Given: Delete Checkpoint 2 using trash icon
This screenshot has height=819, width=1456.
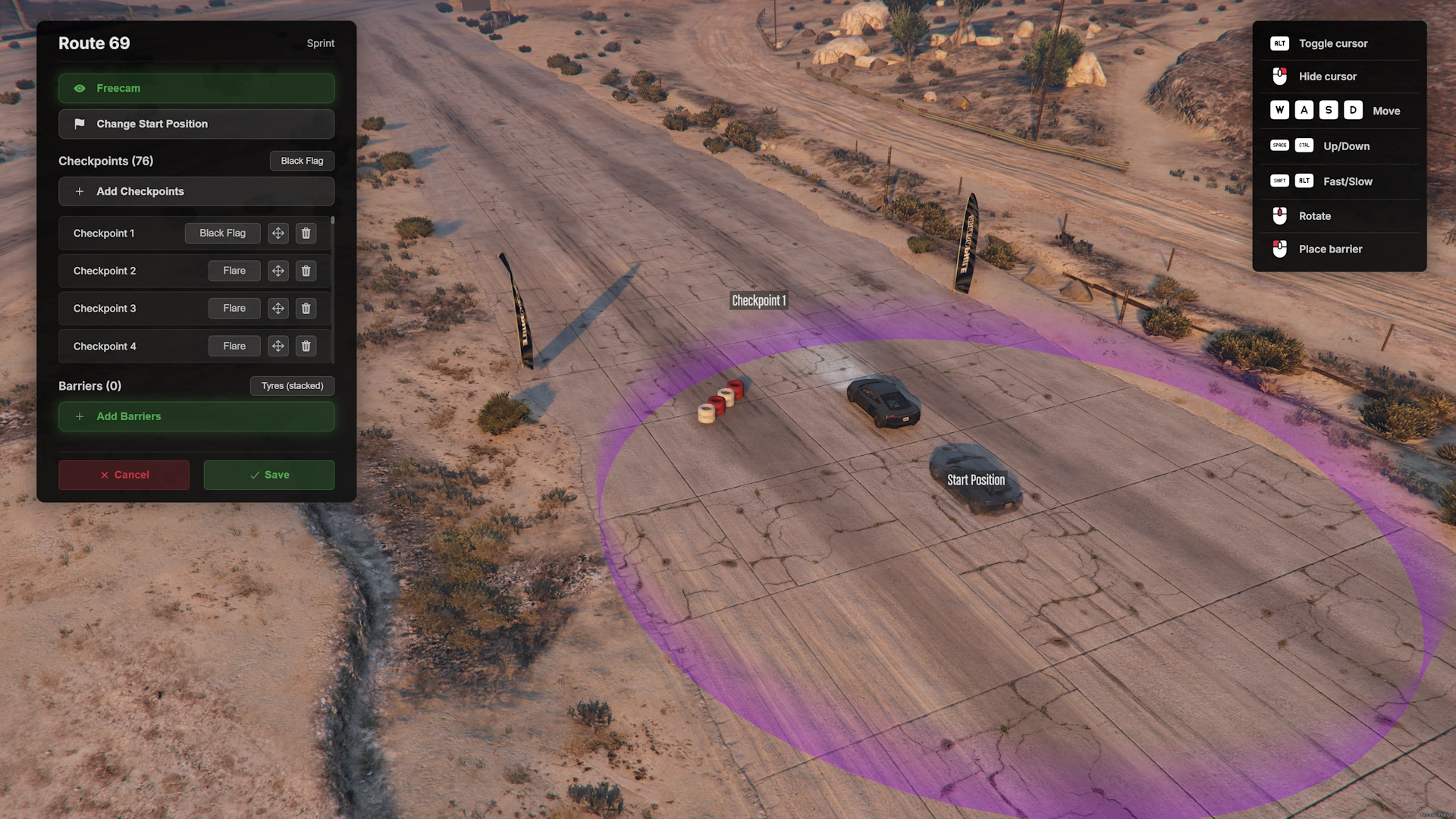Looking at the screenshot, I should click(306, 271).
